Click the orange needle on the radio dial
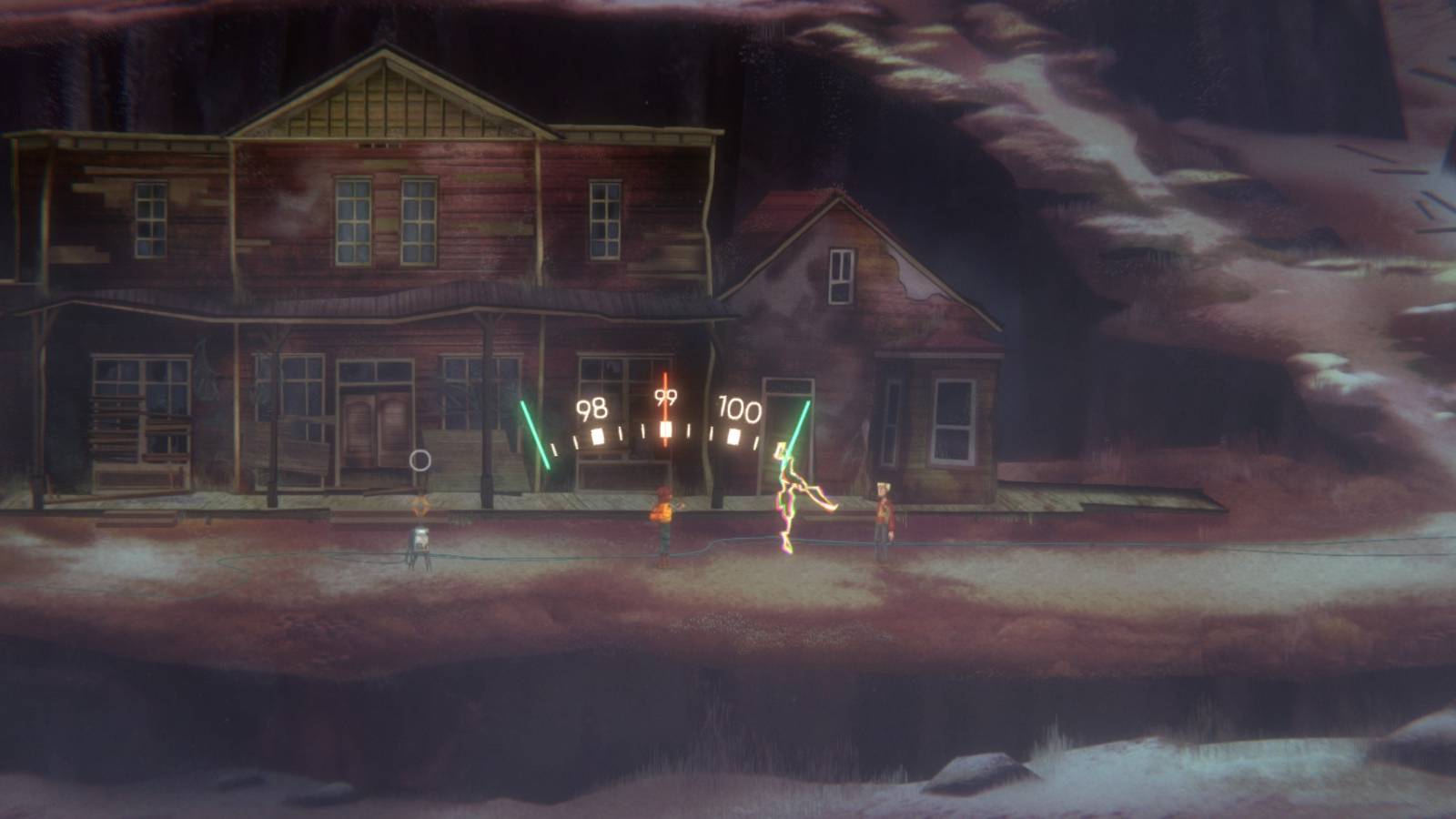Screen dimensions: 1456x819 click(667, 409)
